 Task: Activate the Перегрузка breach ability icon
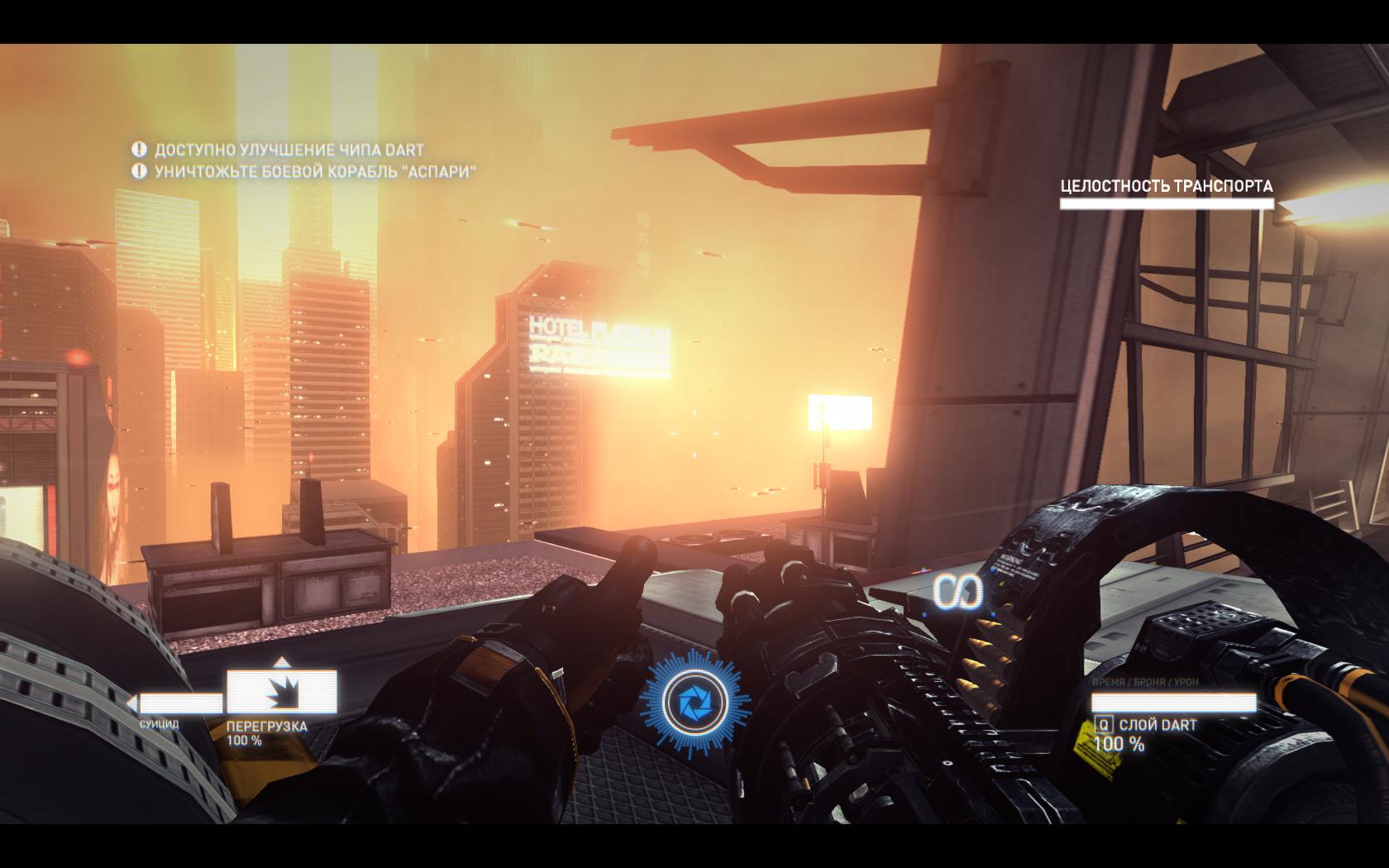point(281,691)
